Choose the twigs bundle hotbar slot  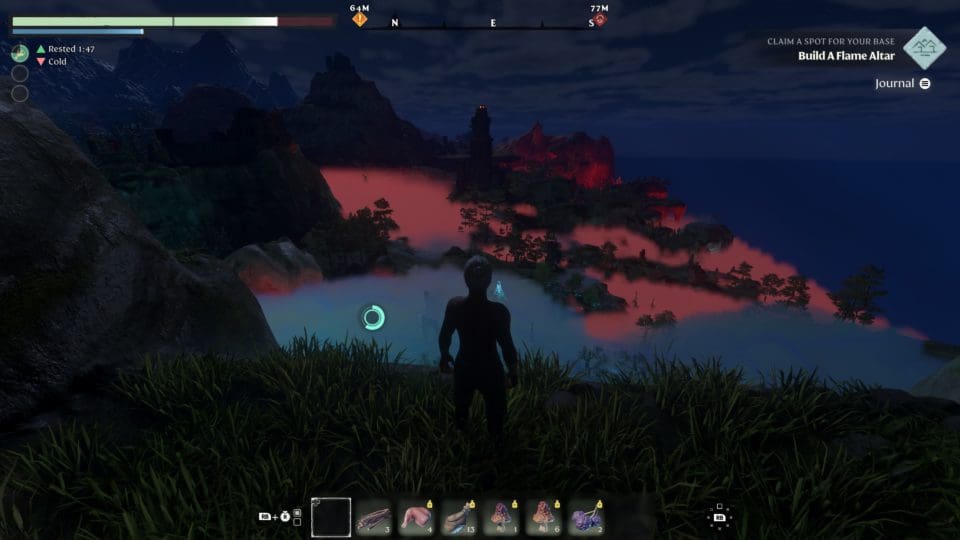click(x=374, y=517)
